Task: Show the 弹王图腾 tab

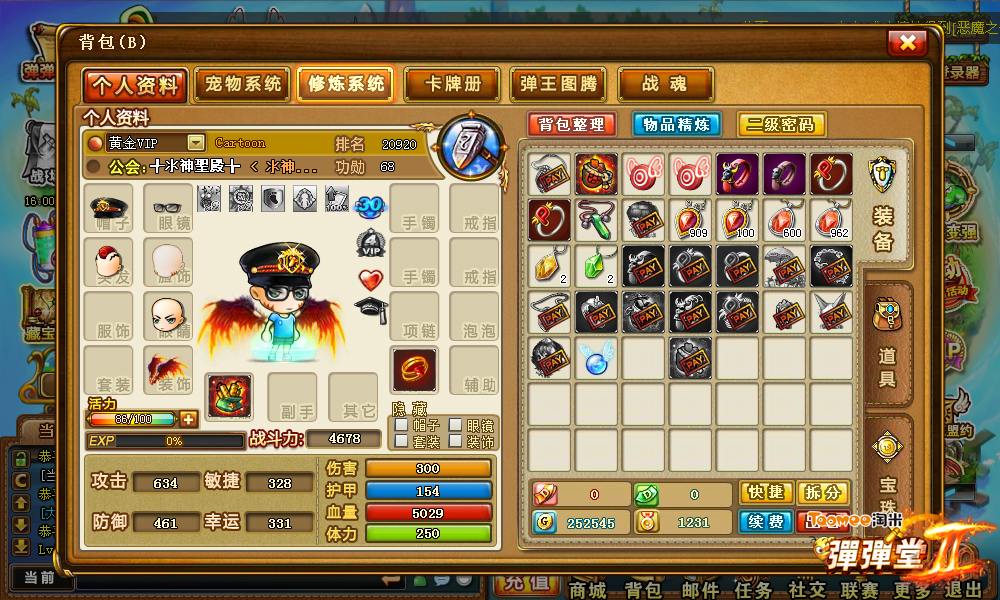Action: click(558, 84)
